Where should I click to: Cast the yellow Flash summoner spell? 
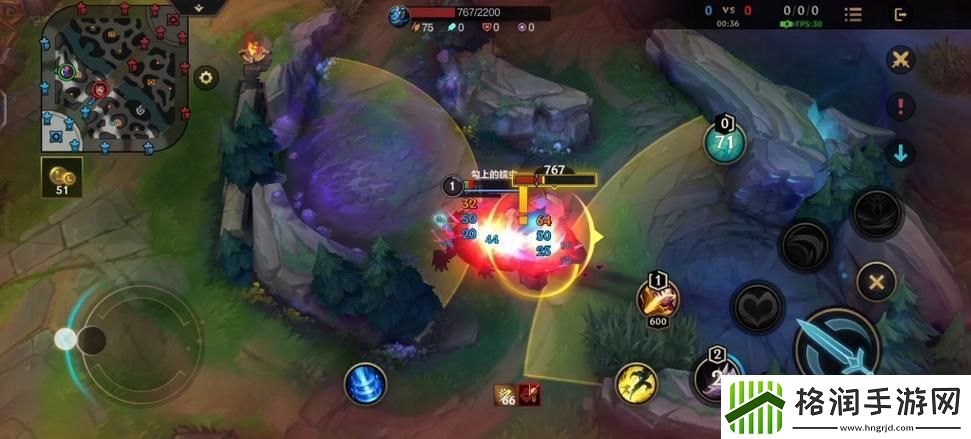tap(635, 382)
